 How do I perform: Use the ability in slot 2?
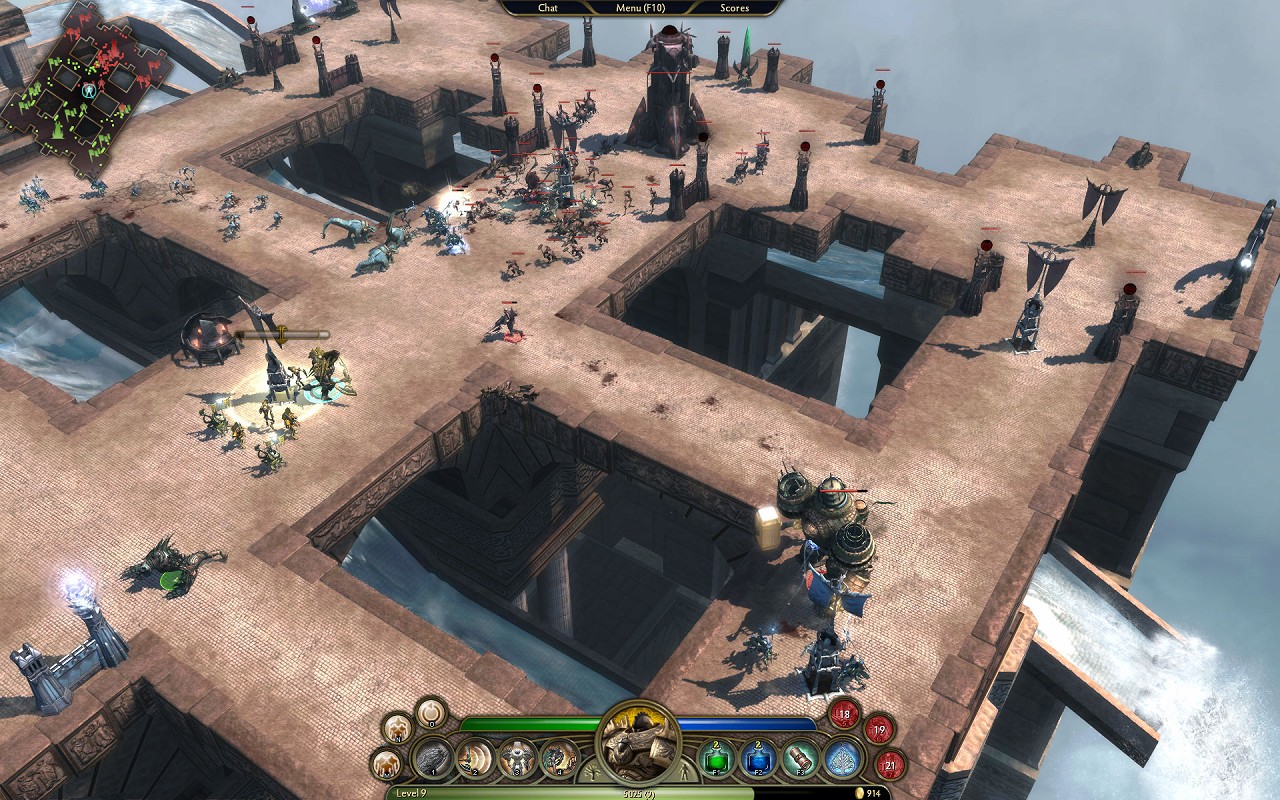pos(476,758)
